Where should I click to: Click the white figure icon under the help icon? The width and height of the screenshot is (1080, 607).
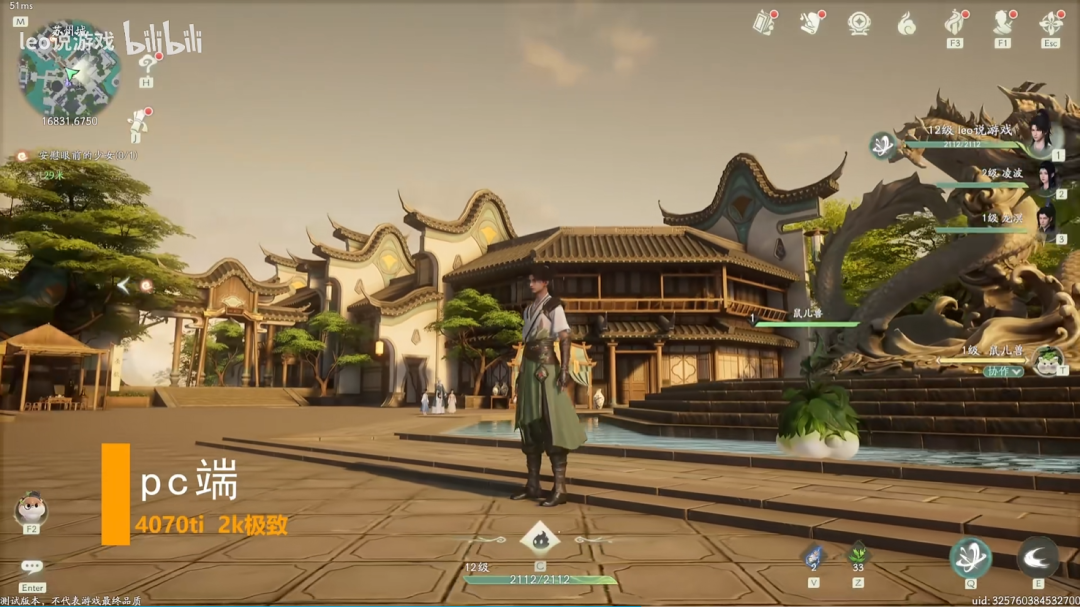point(137,126)
